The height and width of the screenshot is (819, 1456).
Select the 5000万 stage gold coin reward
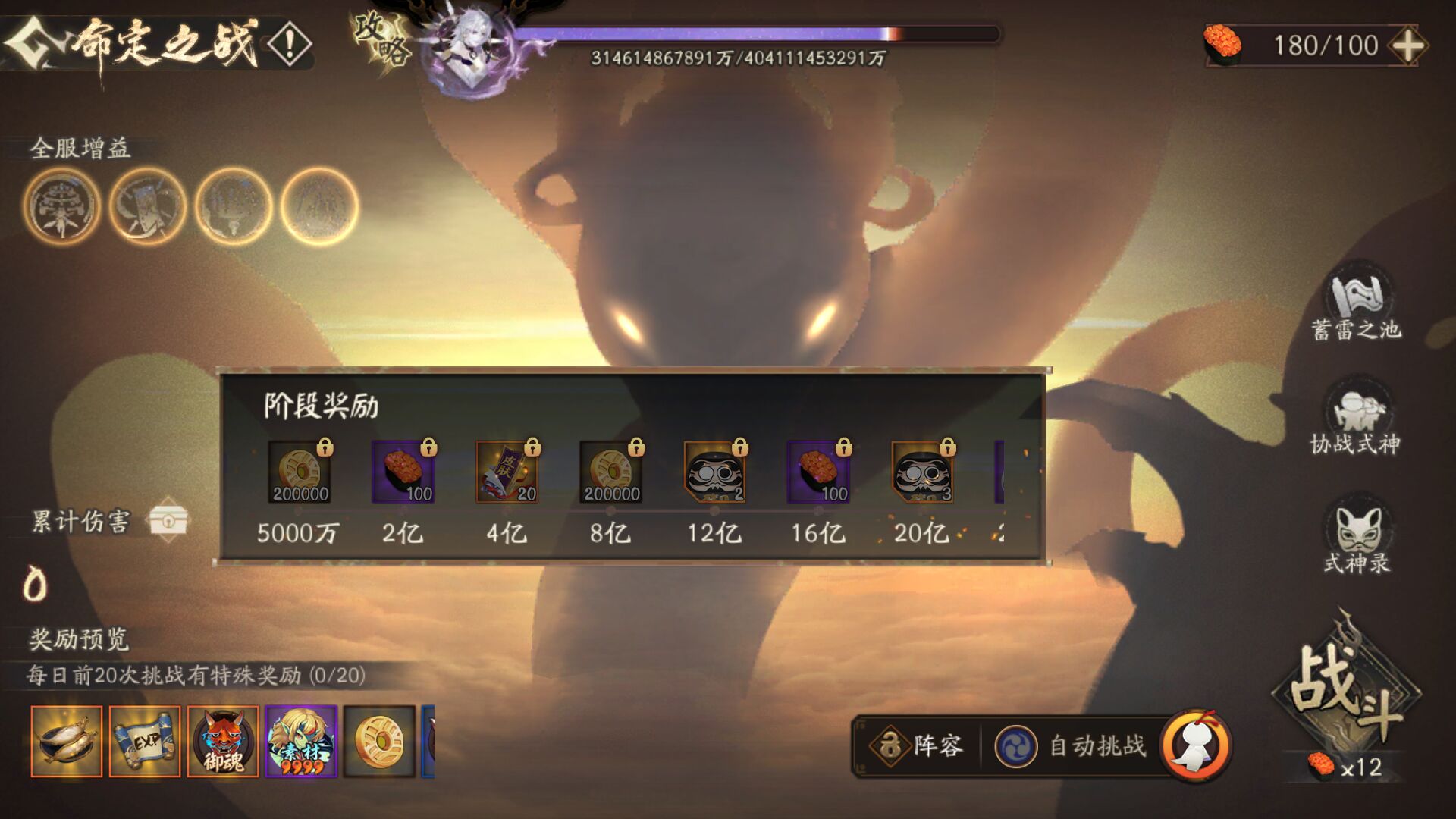300,472
